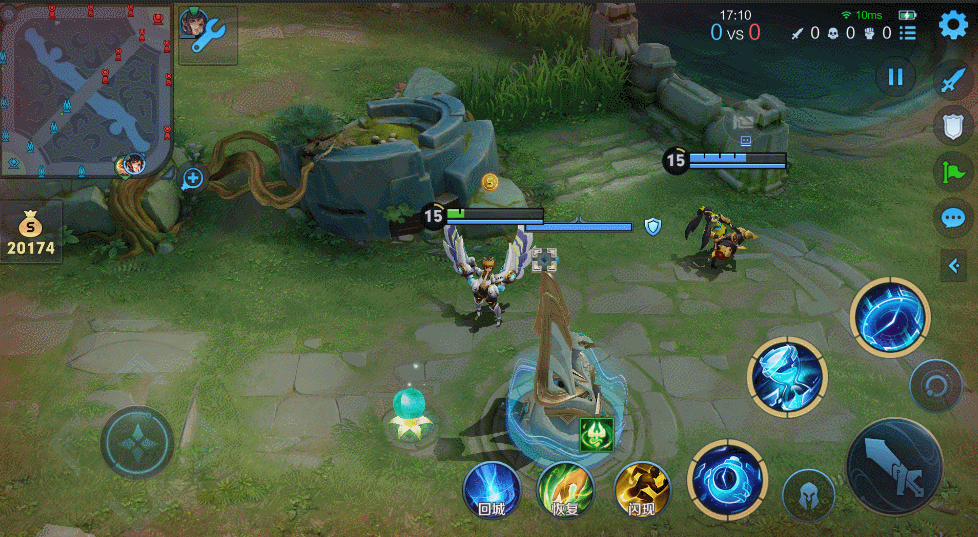978x537 pixels.
Task: Open the chat speech bubble
Action: [953, 217]
